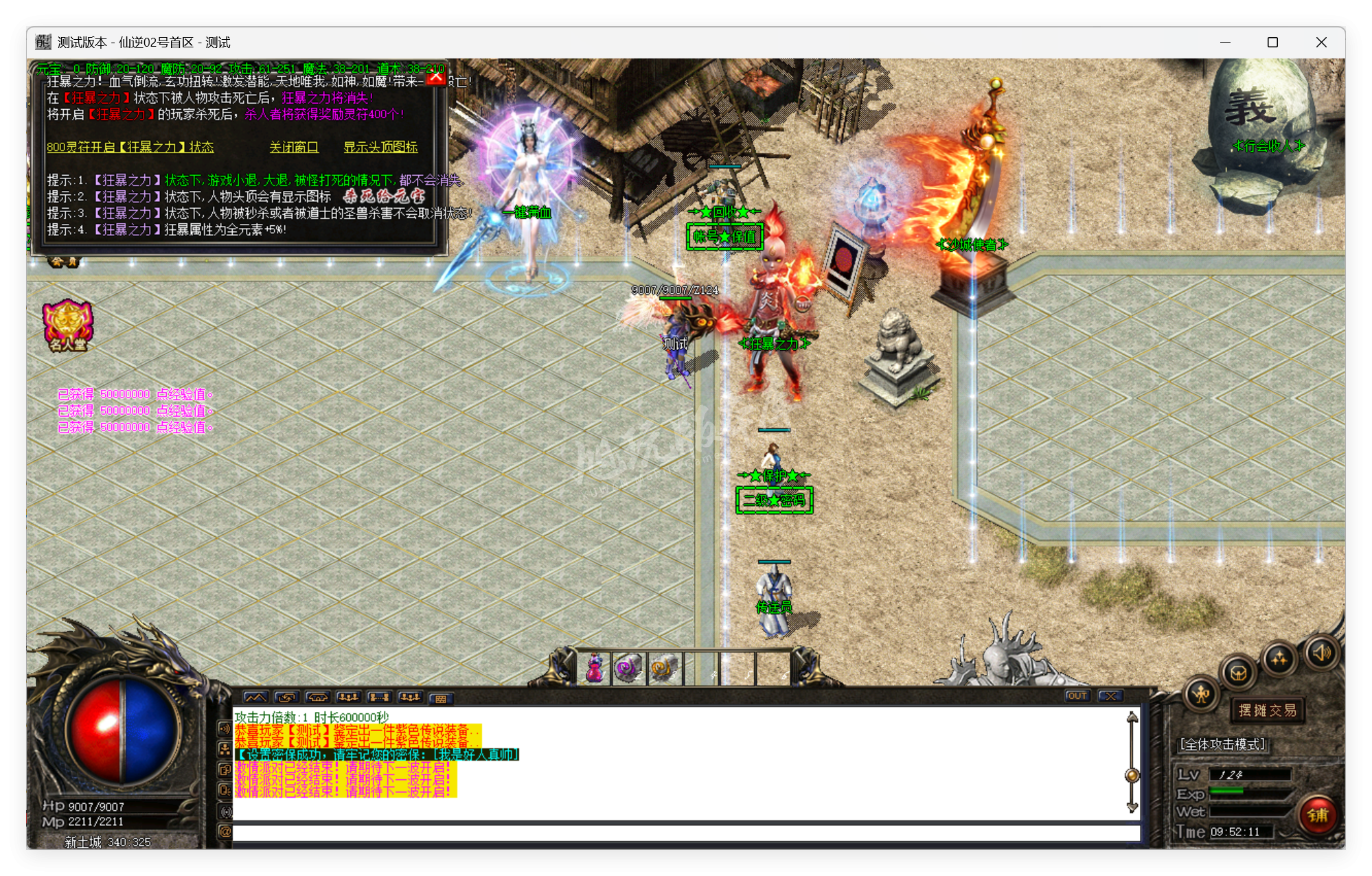
Task: Toggle the 全体攻击模式 attack mode
Action: point(1223,744)
